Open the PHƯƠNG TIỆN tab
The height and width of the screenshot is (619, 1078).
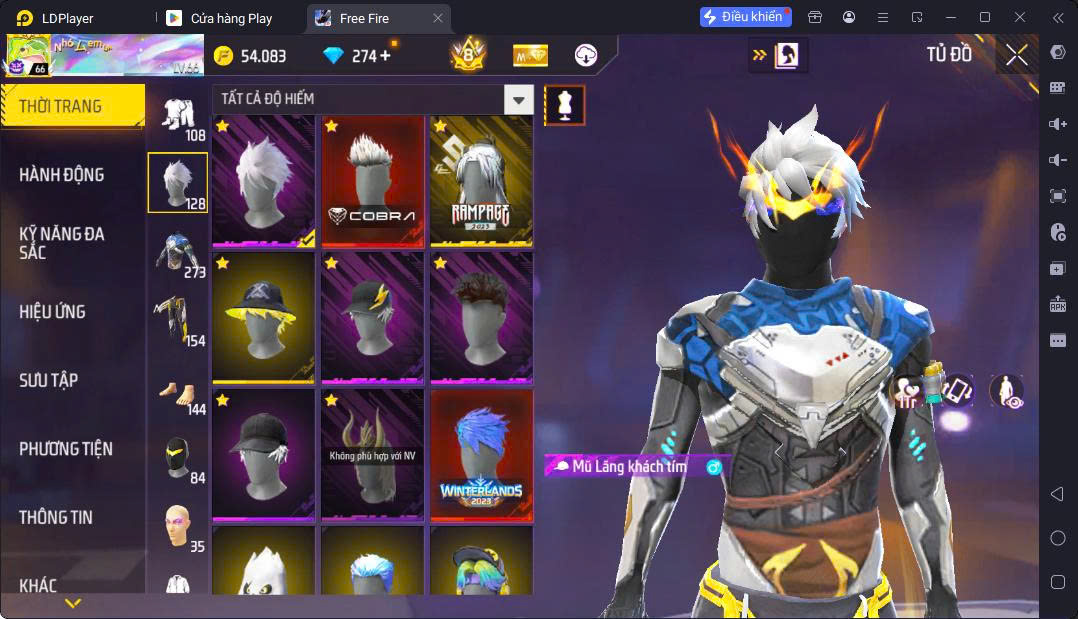pos(66,449)
